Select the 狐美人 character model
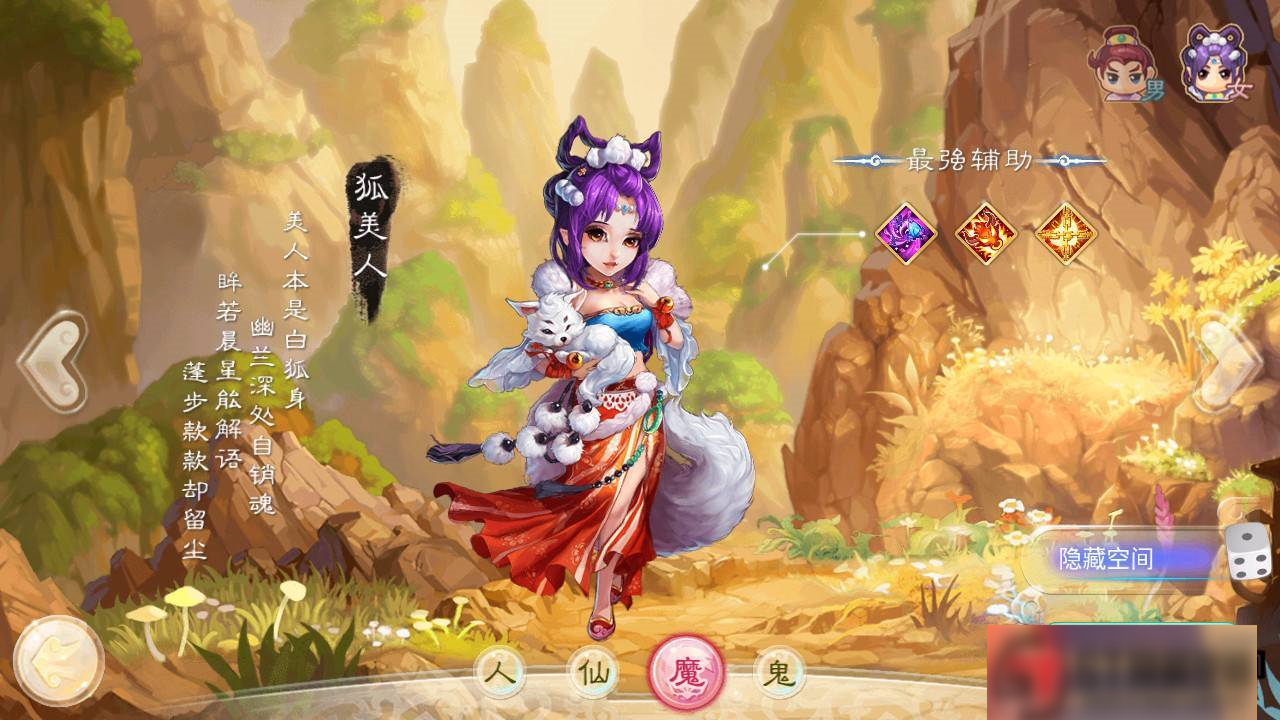Viewport: 1280px width, 720px height. (x=600, y=380)
